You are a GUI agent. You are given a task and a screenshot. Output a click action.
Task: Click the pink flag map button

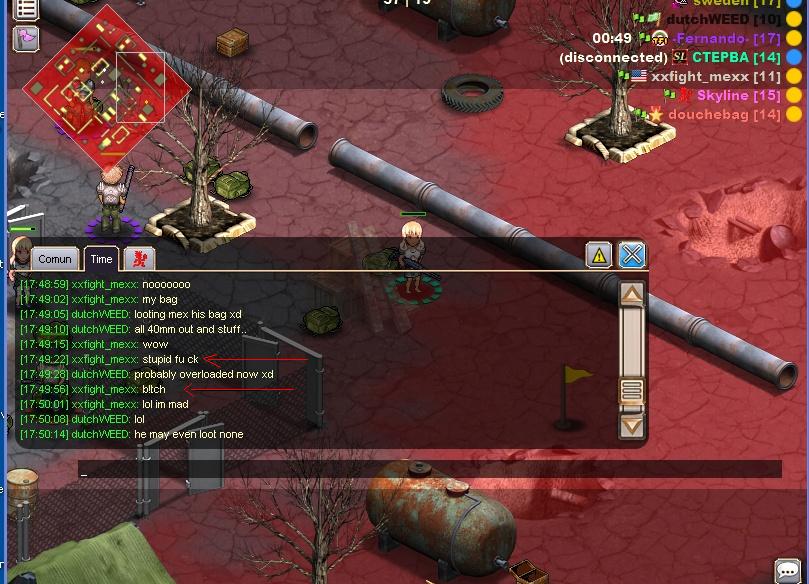25,39
